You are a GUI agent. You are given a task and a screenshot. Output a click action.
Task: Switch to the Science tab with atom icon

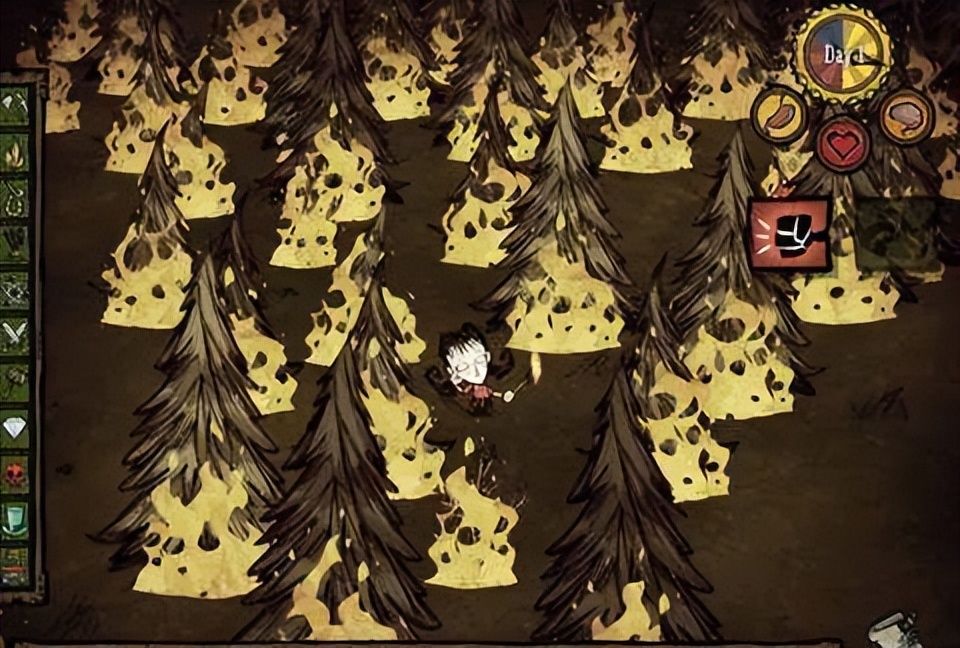[x=15, y=290]
